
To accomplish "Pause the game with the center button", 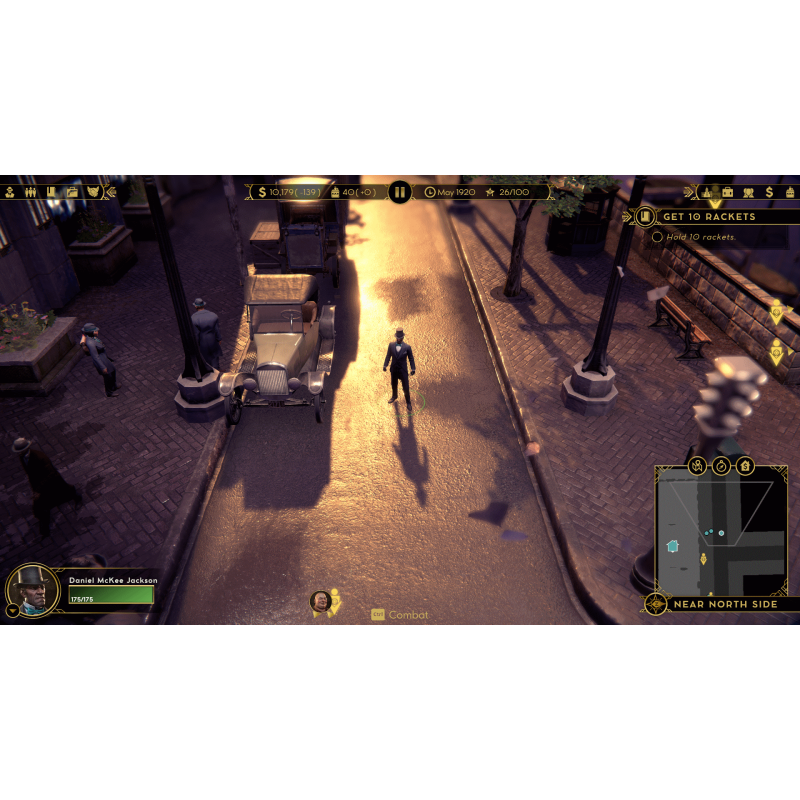I will (x=399, y=191).
